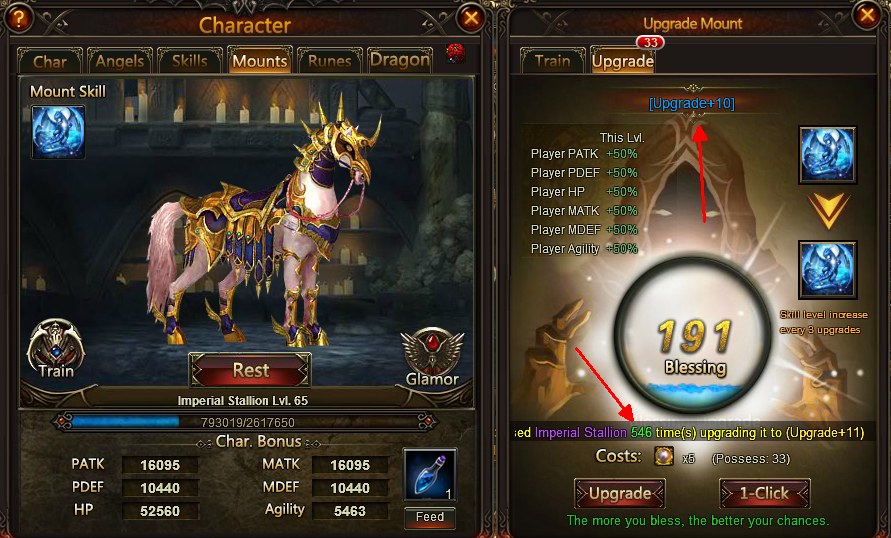Select the Skills tab

189,61
